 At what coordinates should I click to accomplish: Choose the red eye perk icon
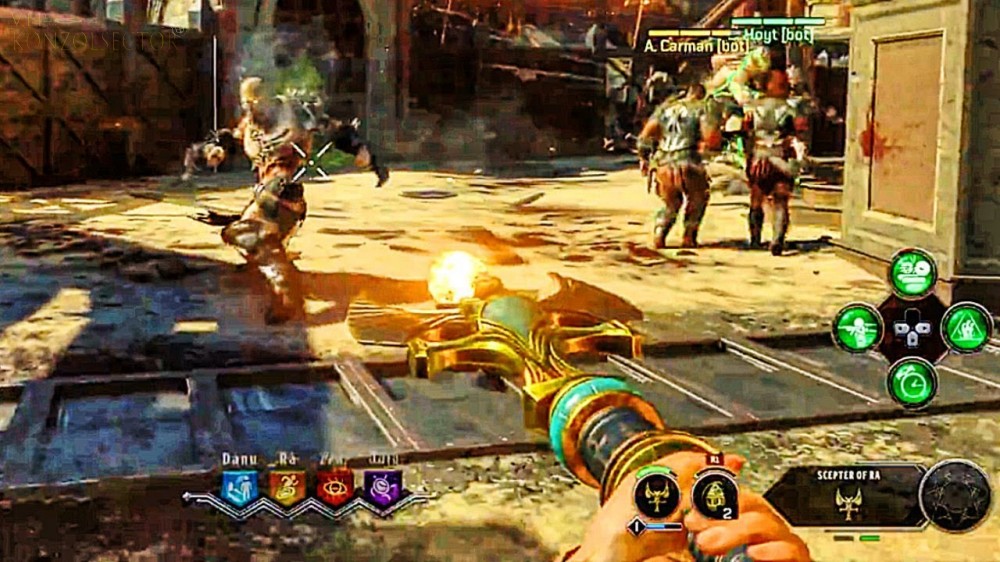click(335, 487)
